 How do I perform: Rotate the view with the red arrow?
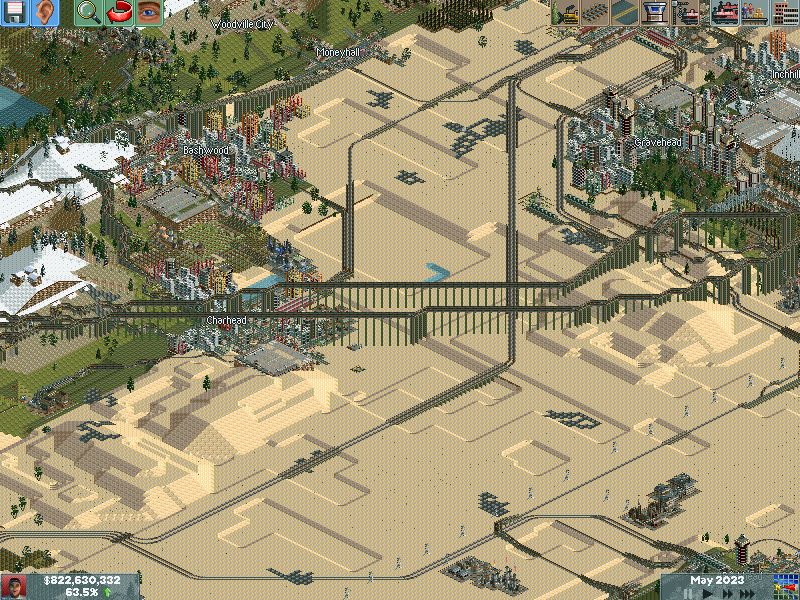119,13
